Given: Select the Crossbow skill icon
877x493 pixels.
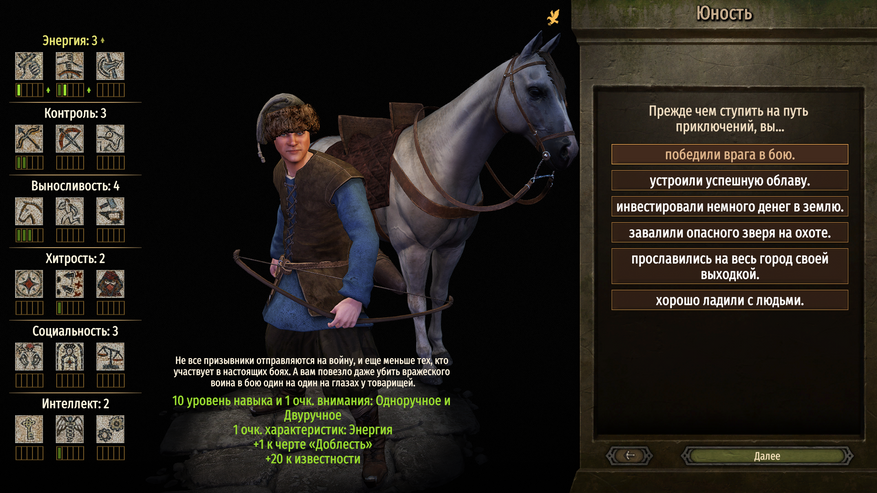Looking at the screenshot, I should [x=69, y=138].
